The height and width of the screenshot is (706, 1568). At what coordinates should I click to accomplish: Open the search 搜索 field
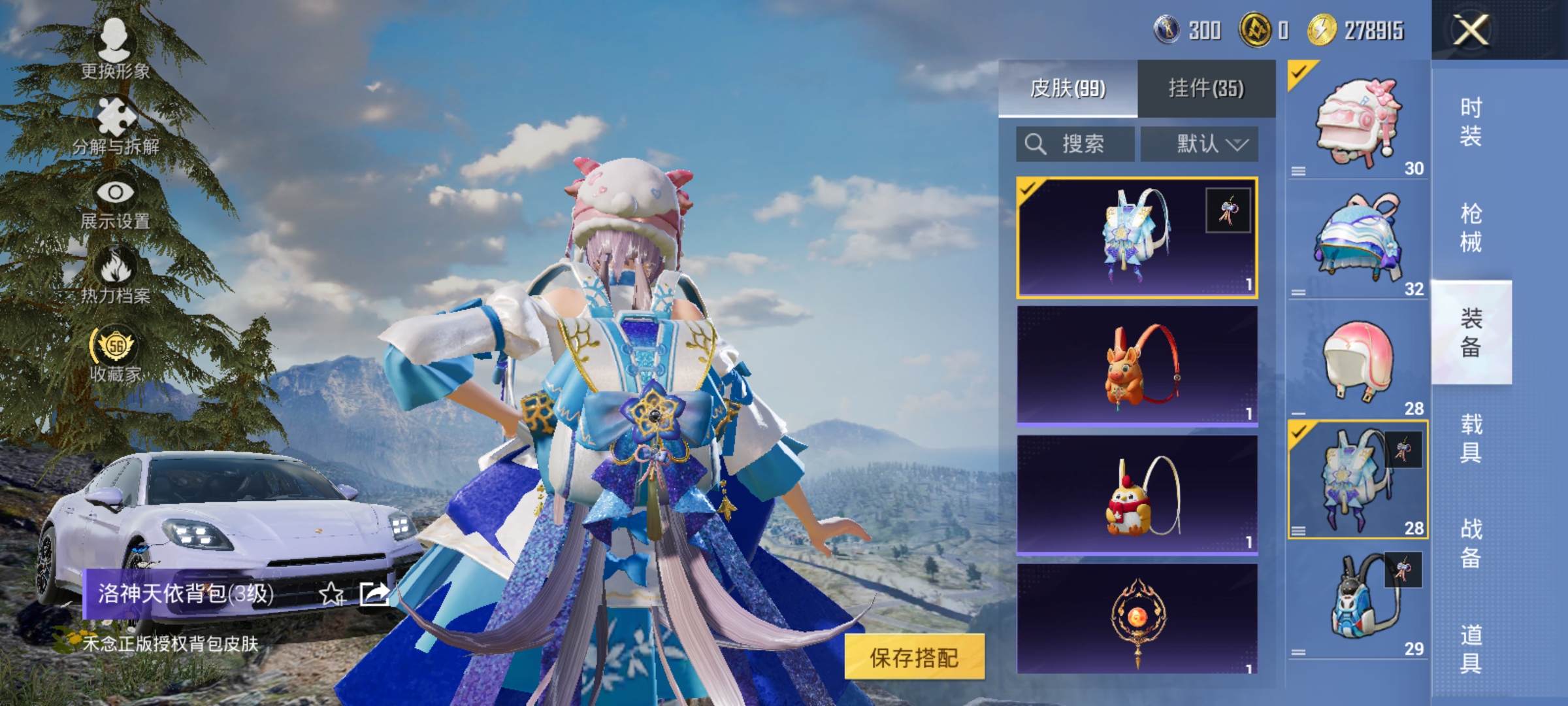click(x=1075, y=144)
